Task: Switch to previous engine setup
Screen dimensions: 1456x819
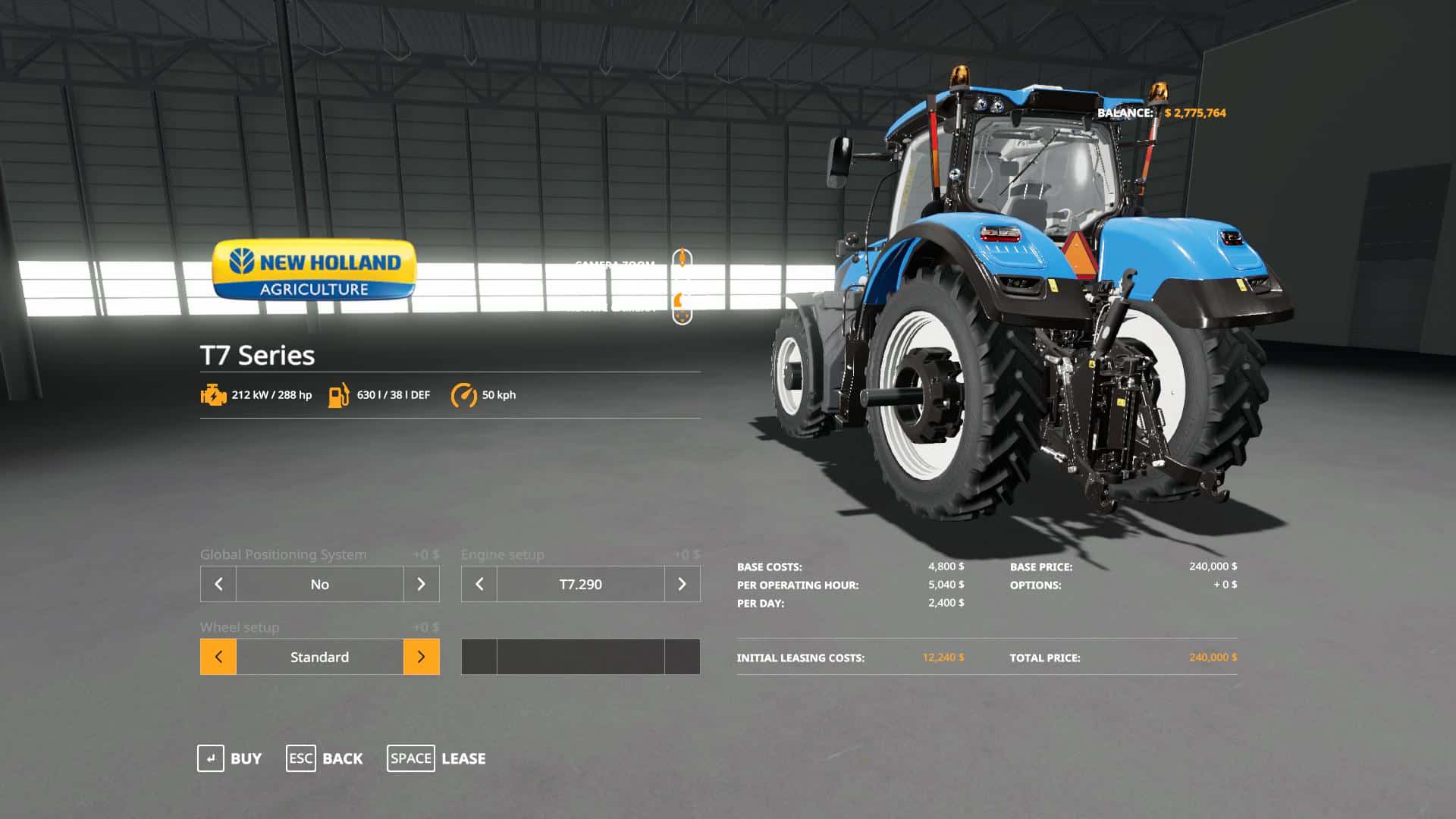Action: pyautogui.click(x=479, y=584)
